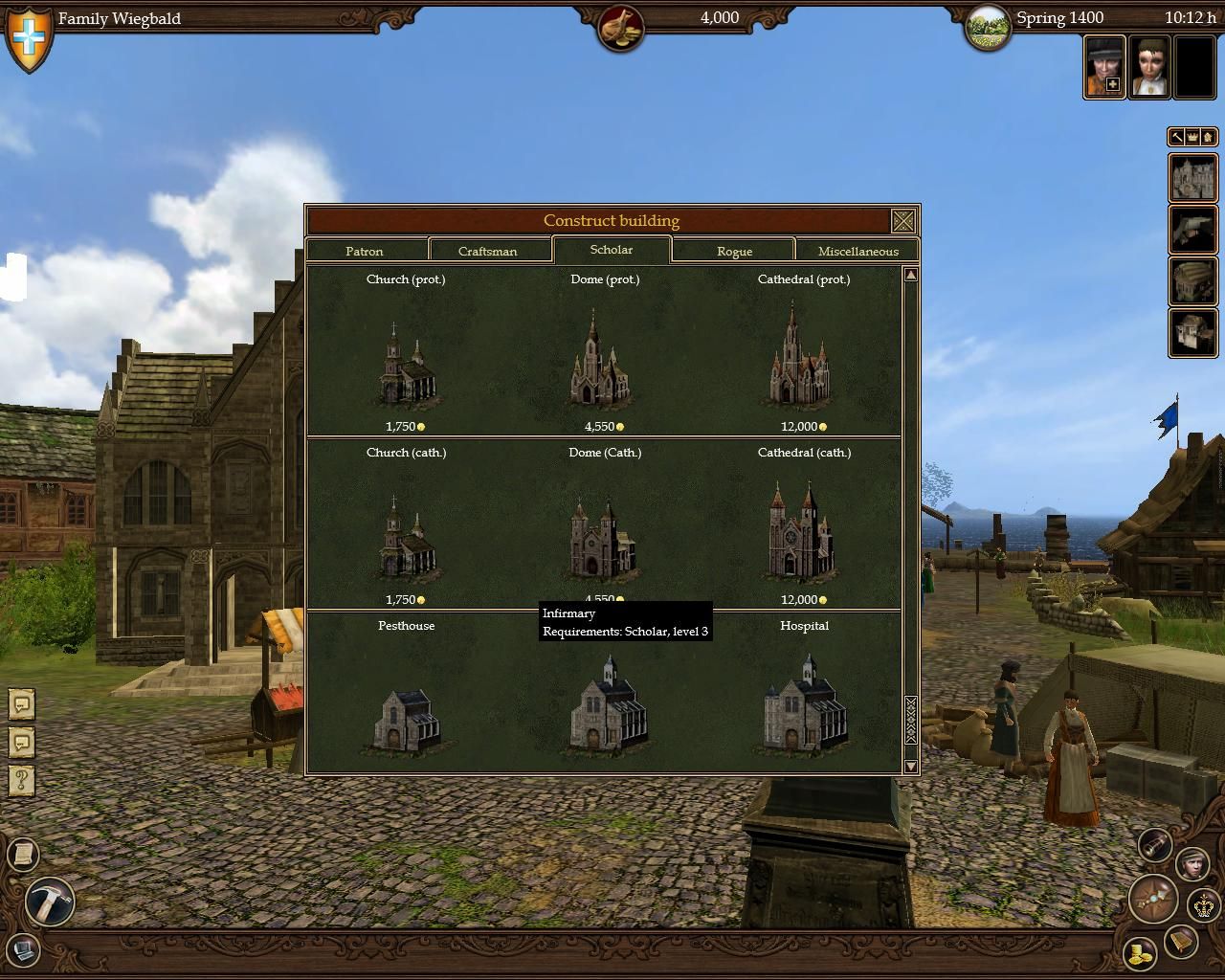1225x980 pixels.
Task: Click the scrollbar up arrow
Action: pos(910,276)
